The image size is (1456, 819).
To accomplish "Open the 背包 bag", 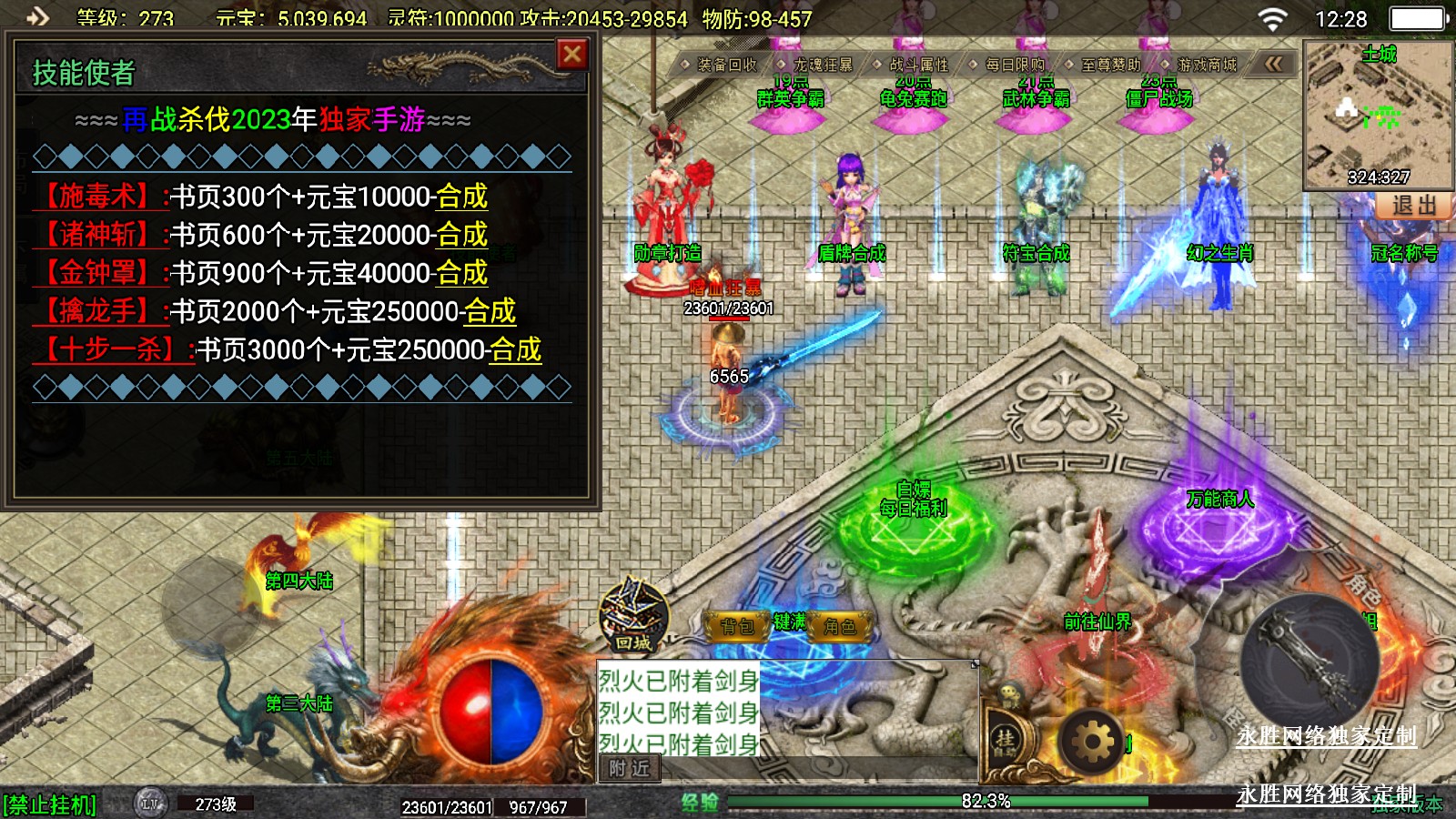I will 738,626.
